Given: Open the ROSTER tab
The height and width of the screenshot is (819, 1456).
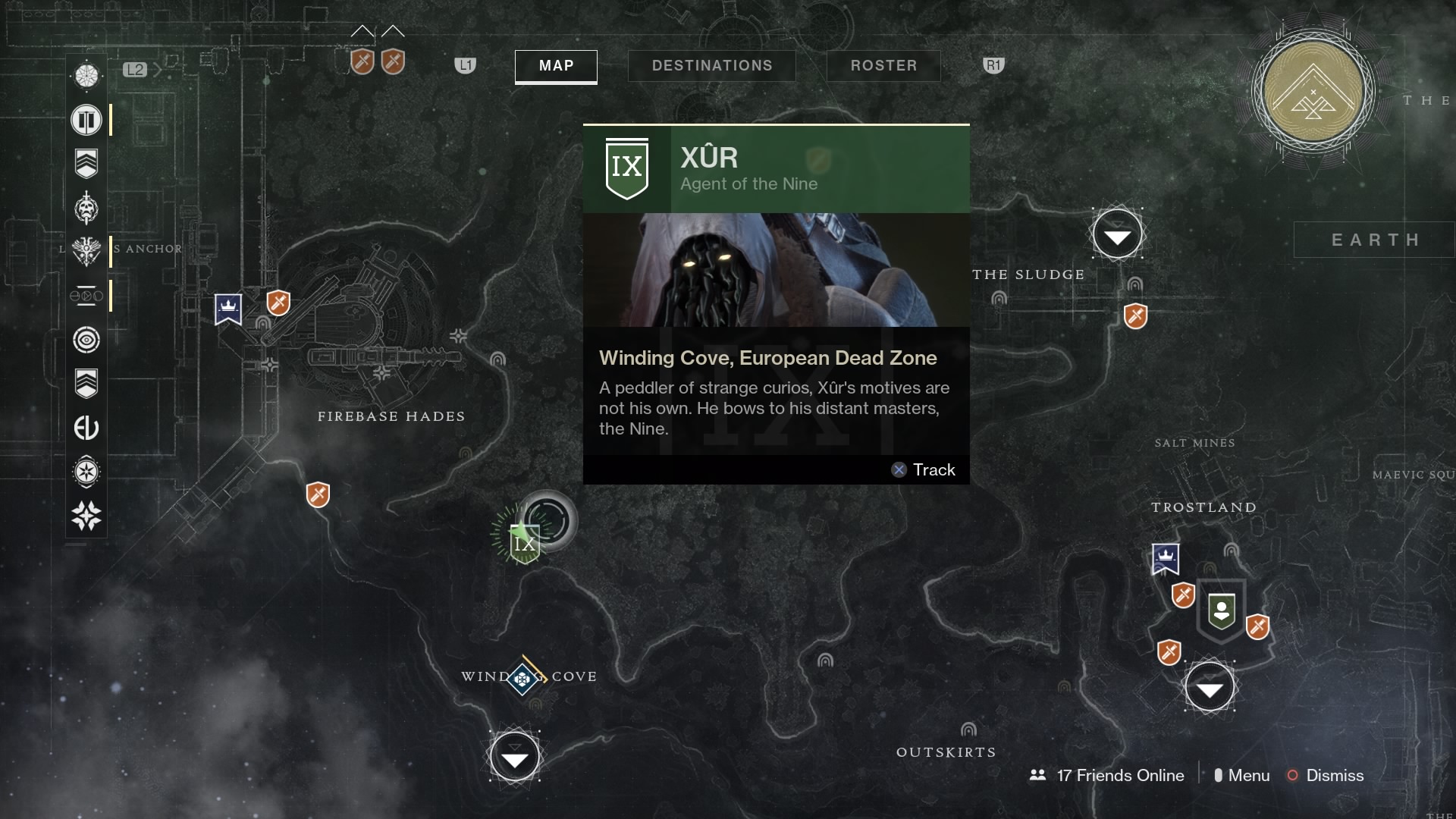Looking at the screenshot, I should [x=883, y=66].
